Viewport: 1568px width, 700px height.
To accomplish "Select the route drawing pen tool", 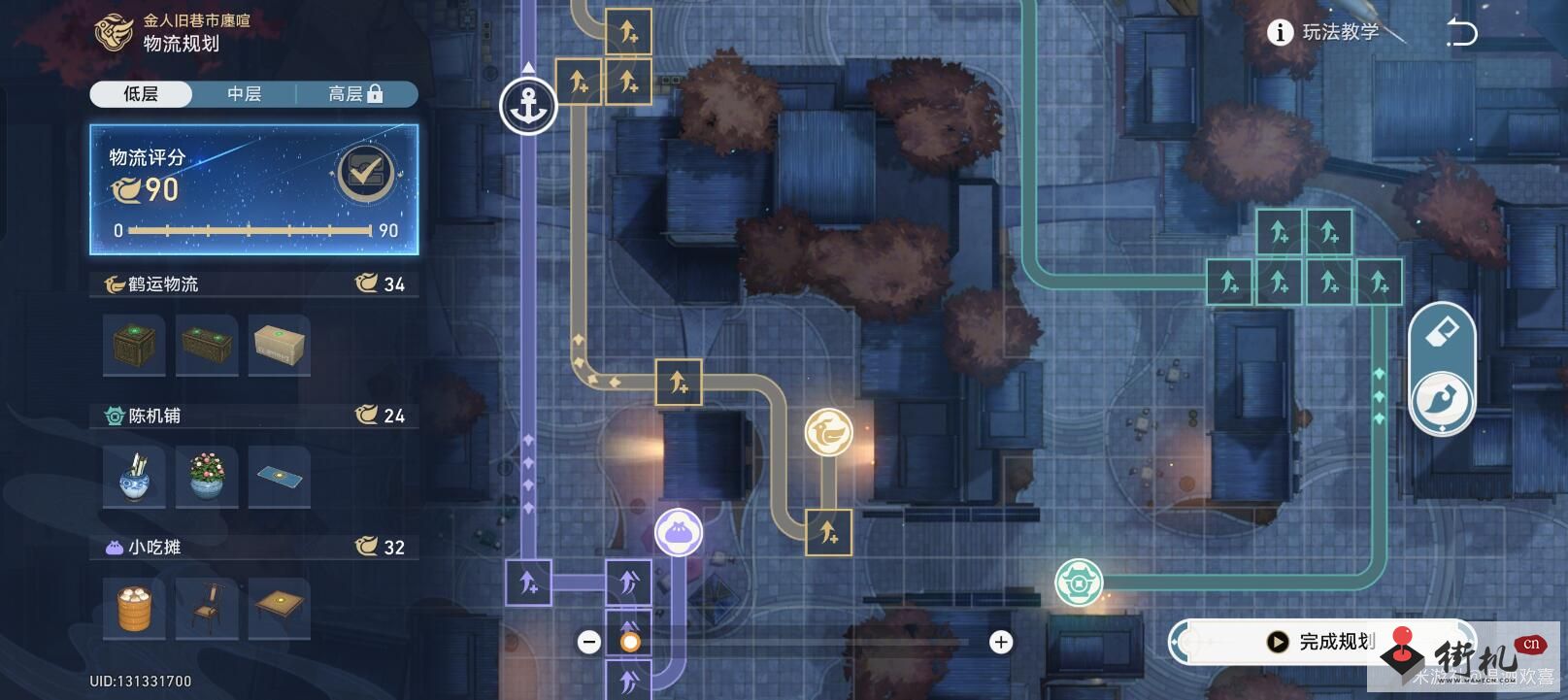I will coord(1441,398).
